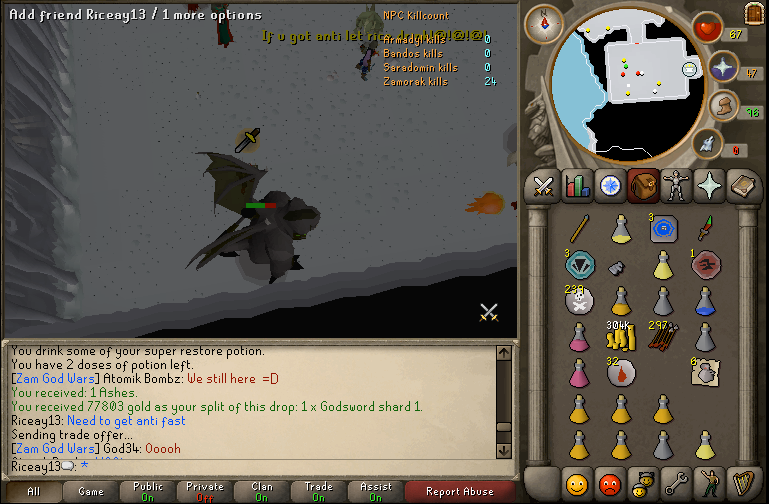769x504 pixels.
Task: Click the Report Abuse button
Action: [459, 491]
